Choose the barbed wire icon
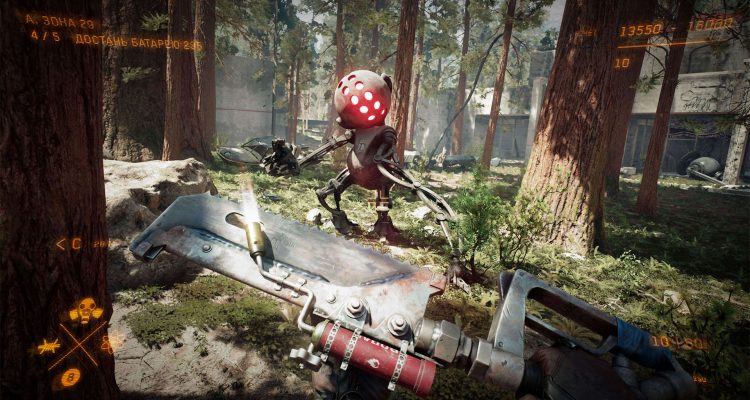The width and height of the screenshot is (750, 400). click(46, 346)
